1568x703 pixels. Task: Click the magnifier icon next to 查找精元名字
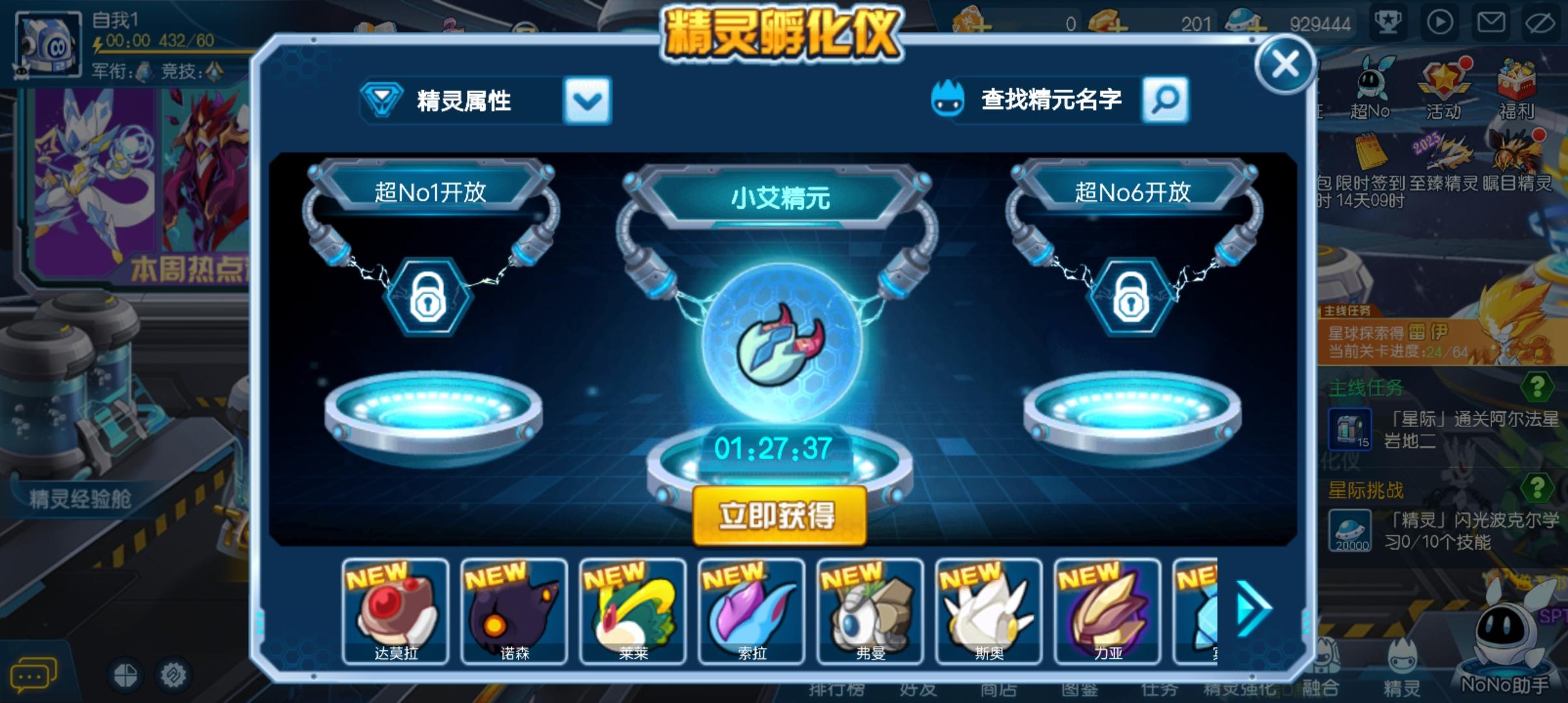[1165, 101]
